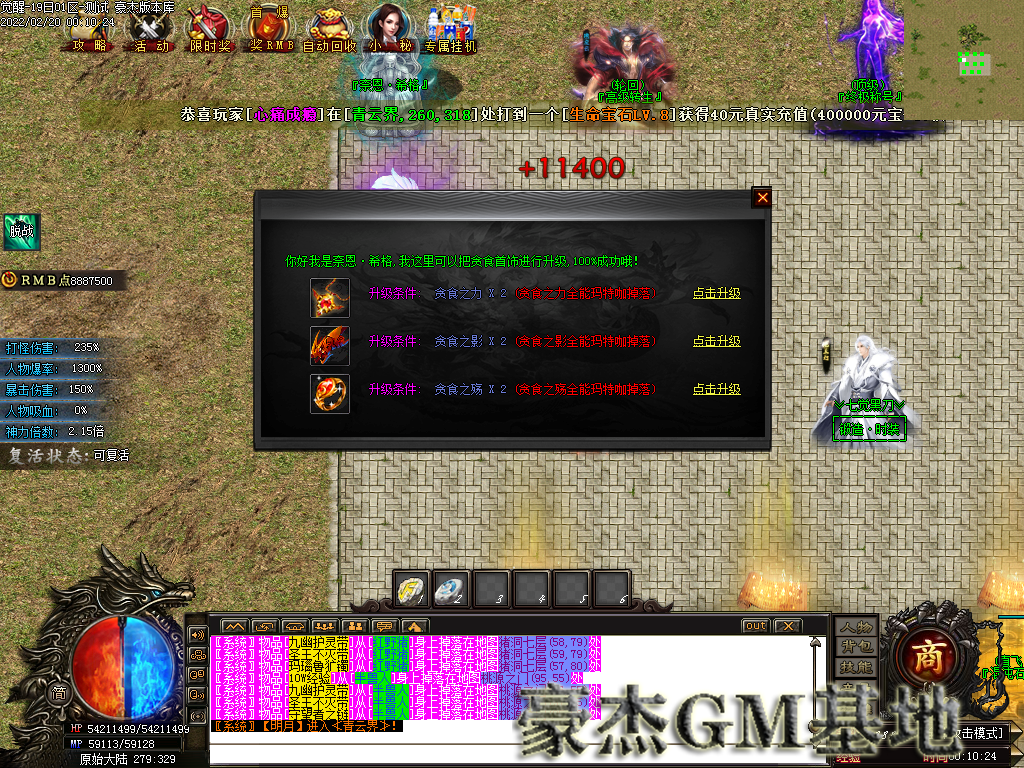1024x768 pixels.
Task: Select the 贪食之力 necklace icon
Action: point(330,296)
